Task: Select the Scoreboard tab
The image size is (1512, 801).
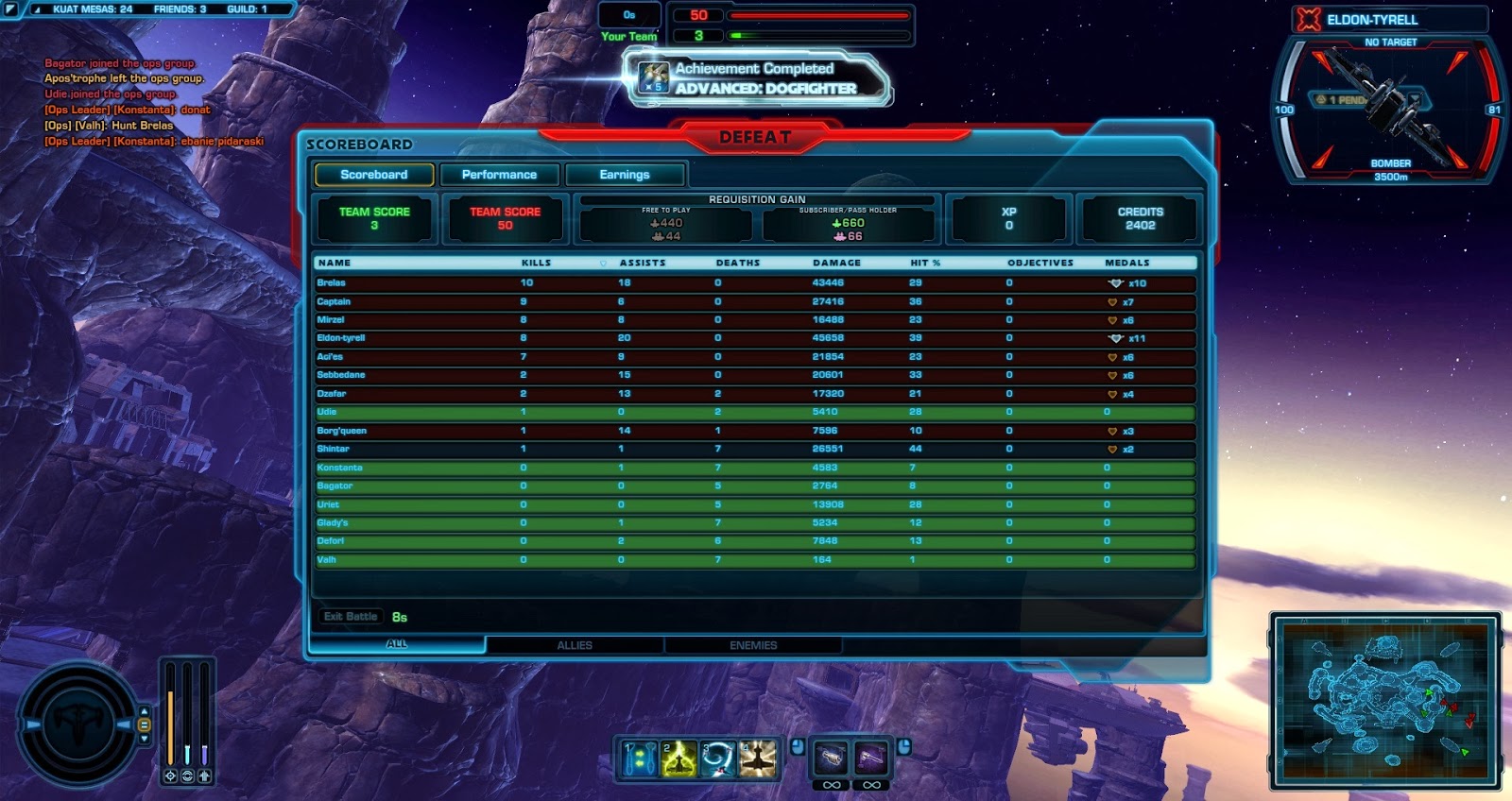Action: click(x=374, y=175)
